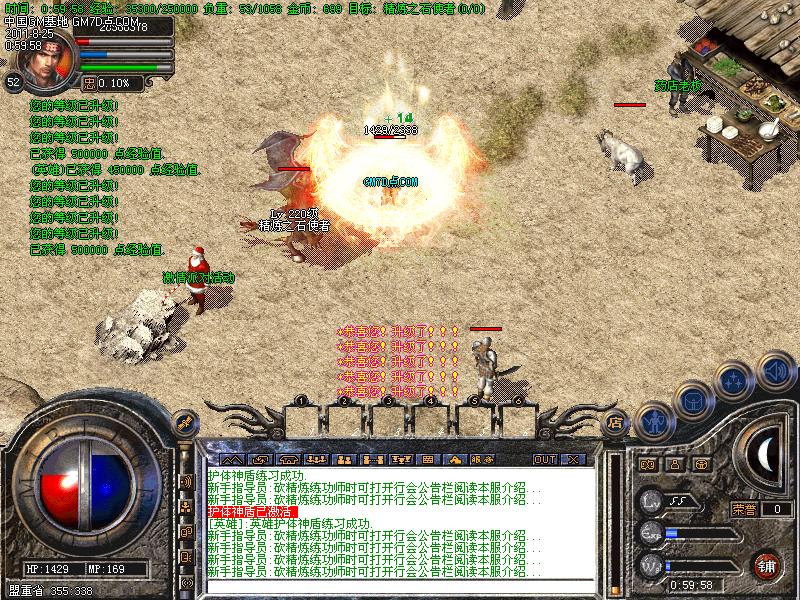Screen dimensions: 800x600
Task: Click the OUT button above chat
Action: pyautogui.click(x=544, y=460)
